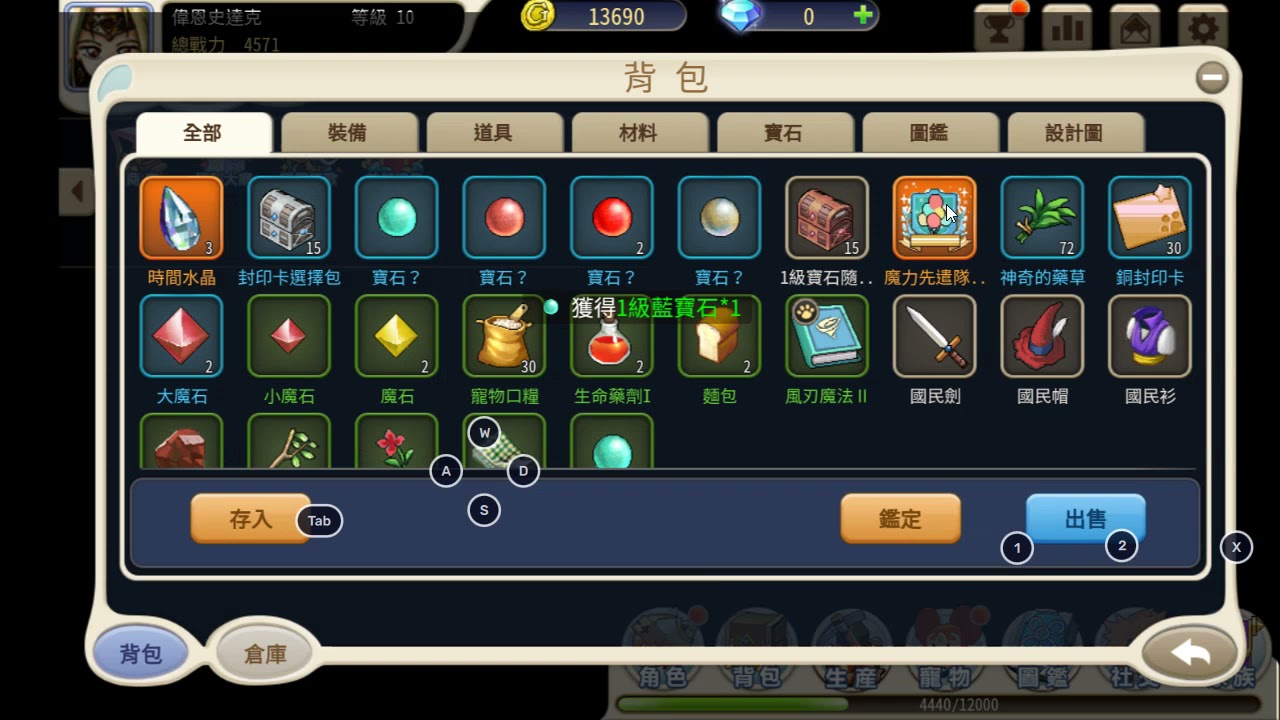Open the 圖鑑 tab in the backpack

tap(929, 133)
